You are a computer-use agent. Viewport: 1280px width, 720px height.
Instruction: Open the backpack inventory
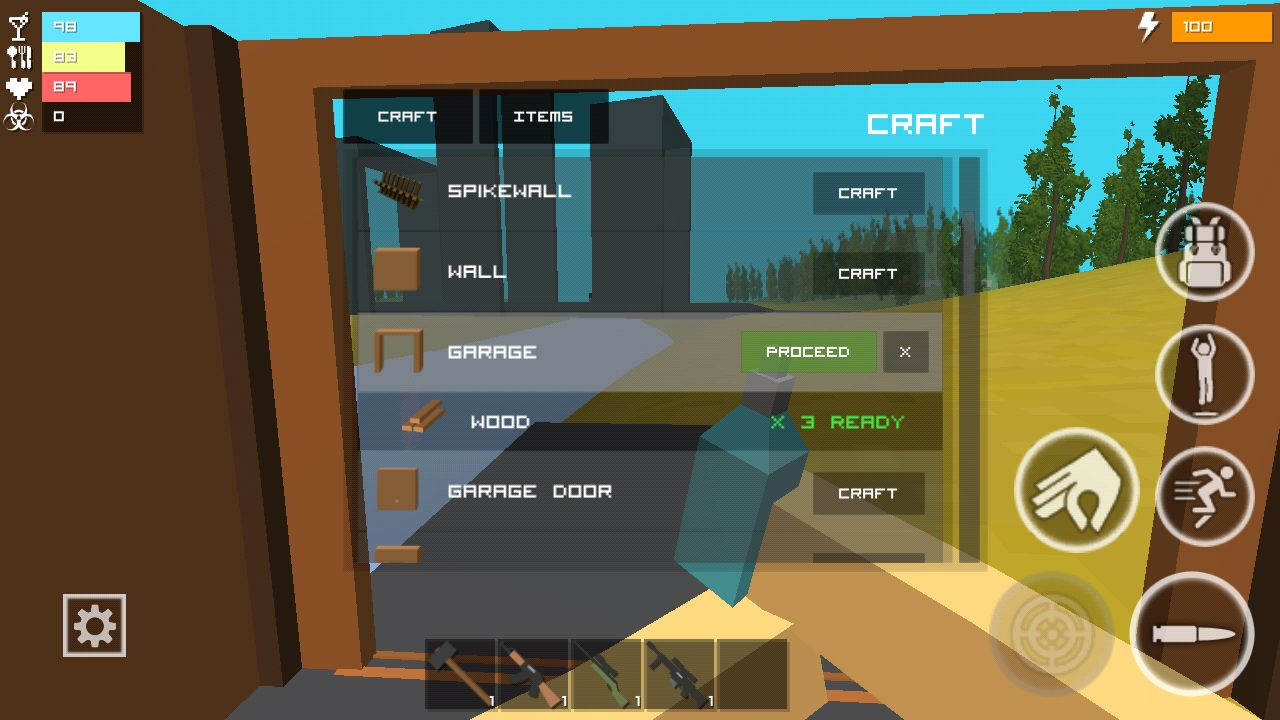pyautogui.click(x=1204, y=251)
